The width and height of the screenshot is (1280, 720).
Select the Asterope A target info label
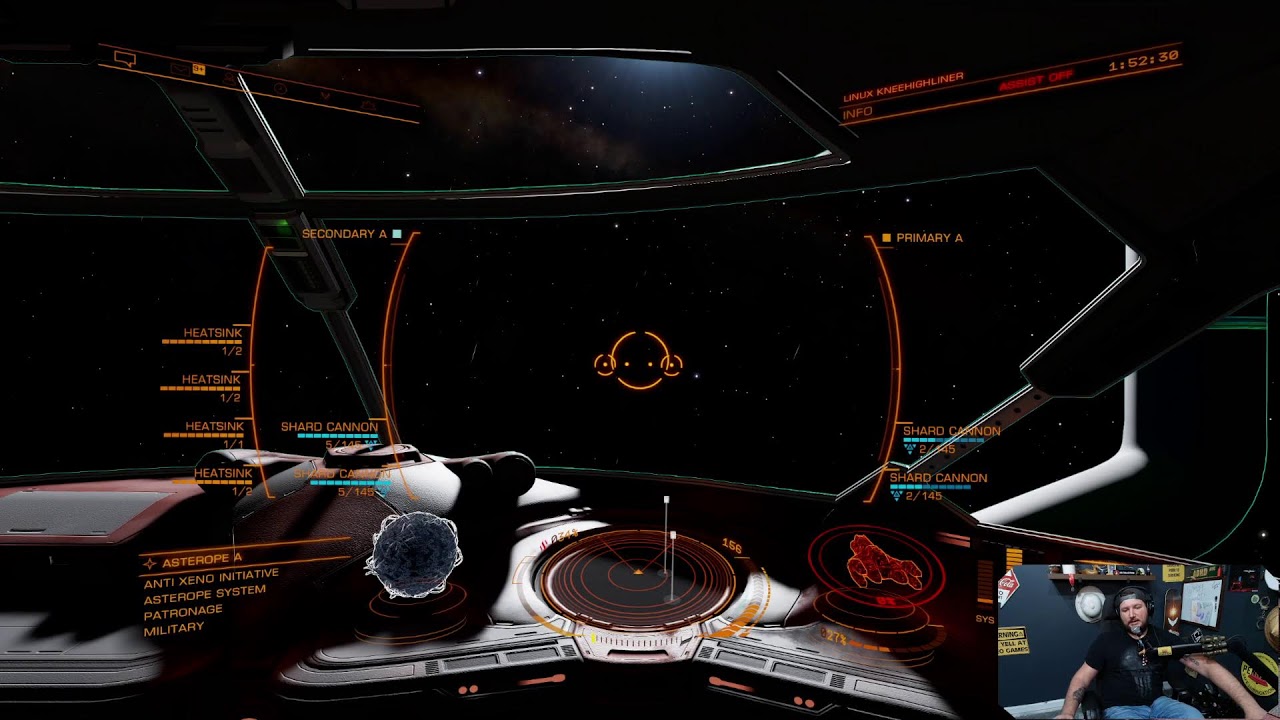tap(202, 559)
